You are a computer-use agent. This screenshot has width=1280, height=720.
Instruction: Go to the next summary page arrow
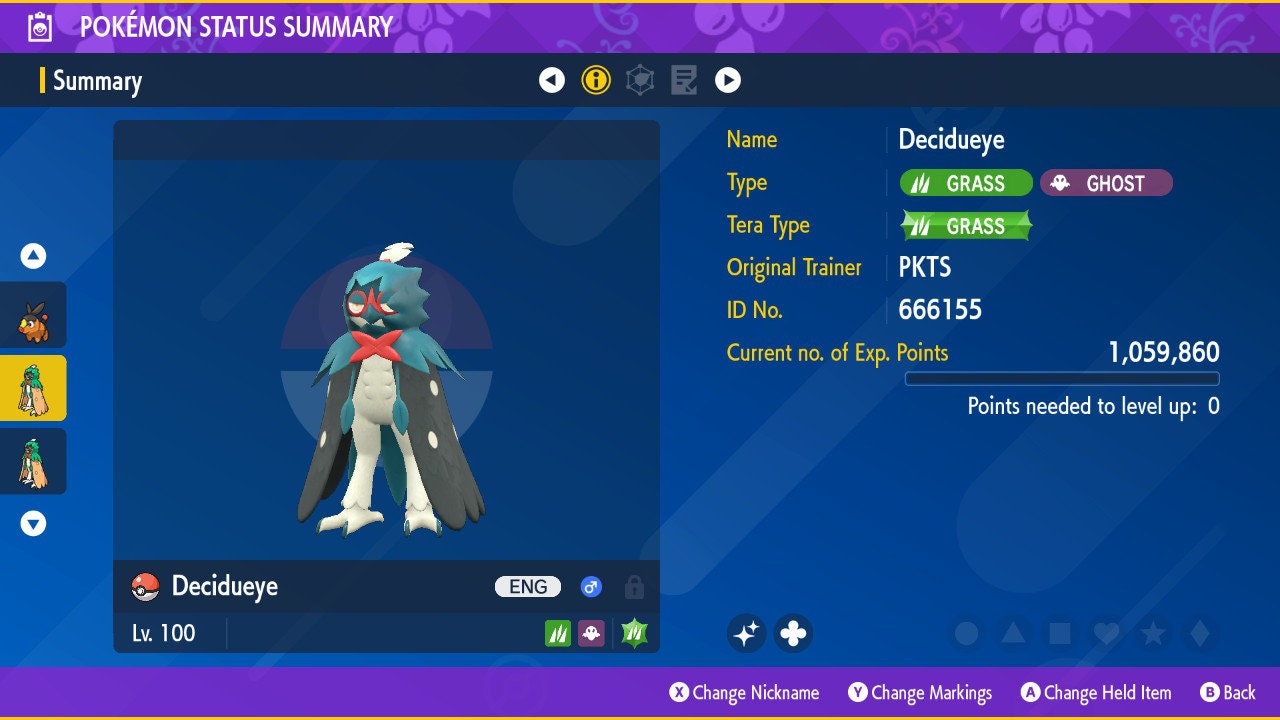[x=728, y=80]
